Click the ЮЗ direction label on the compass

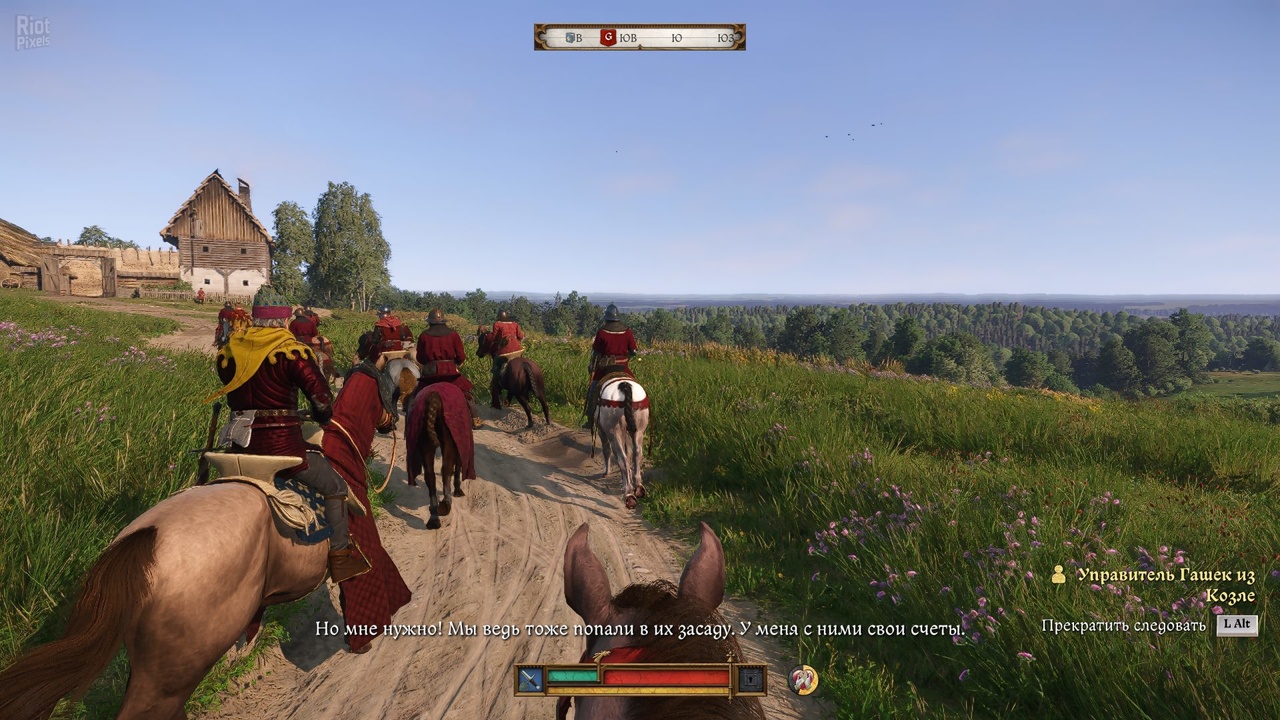tap(725, 36)
